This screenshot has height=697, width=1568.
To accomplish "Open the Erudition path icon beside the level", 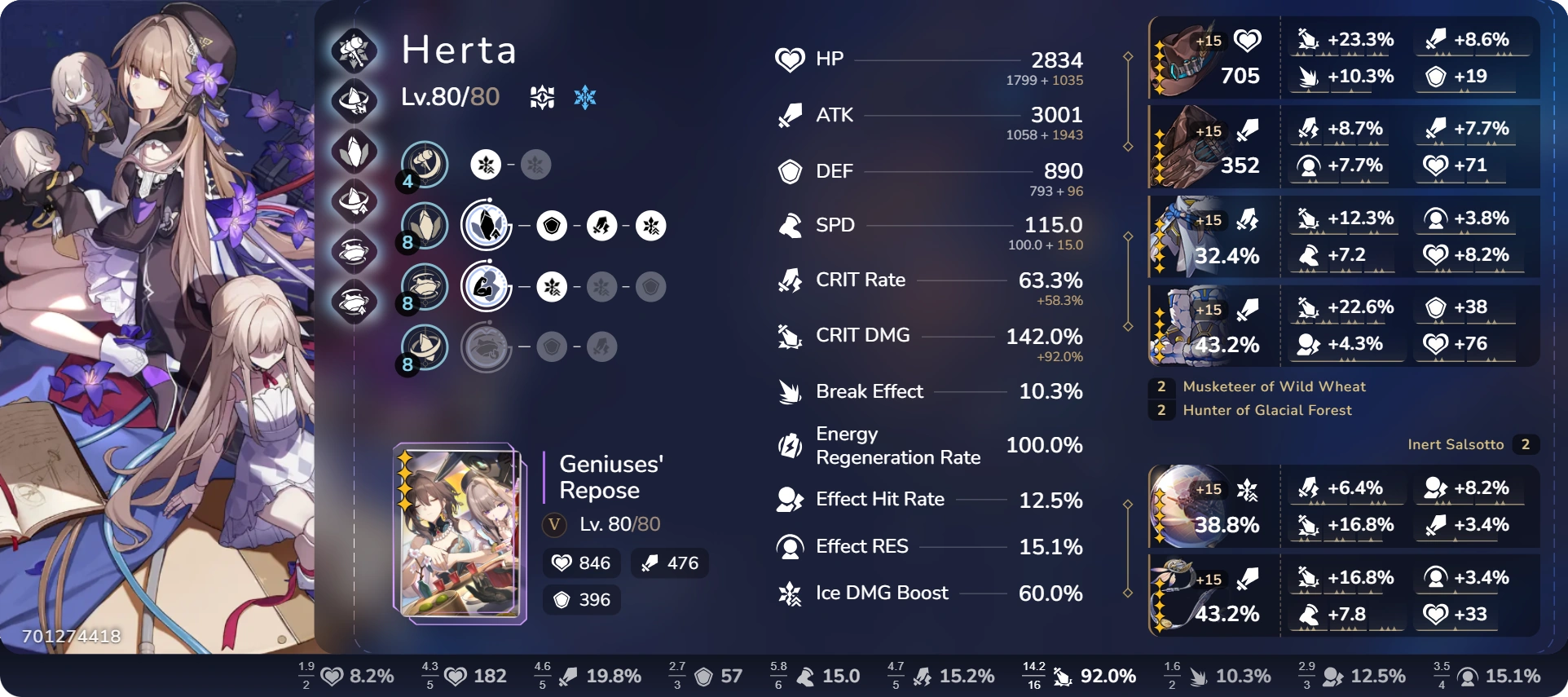I will (x=542, y=96).
